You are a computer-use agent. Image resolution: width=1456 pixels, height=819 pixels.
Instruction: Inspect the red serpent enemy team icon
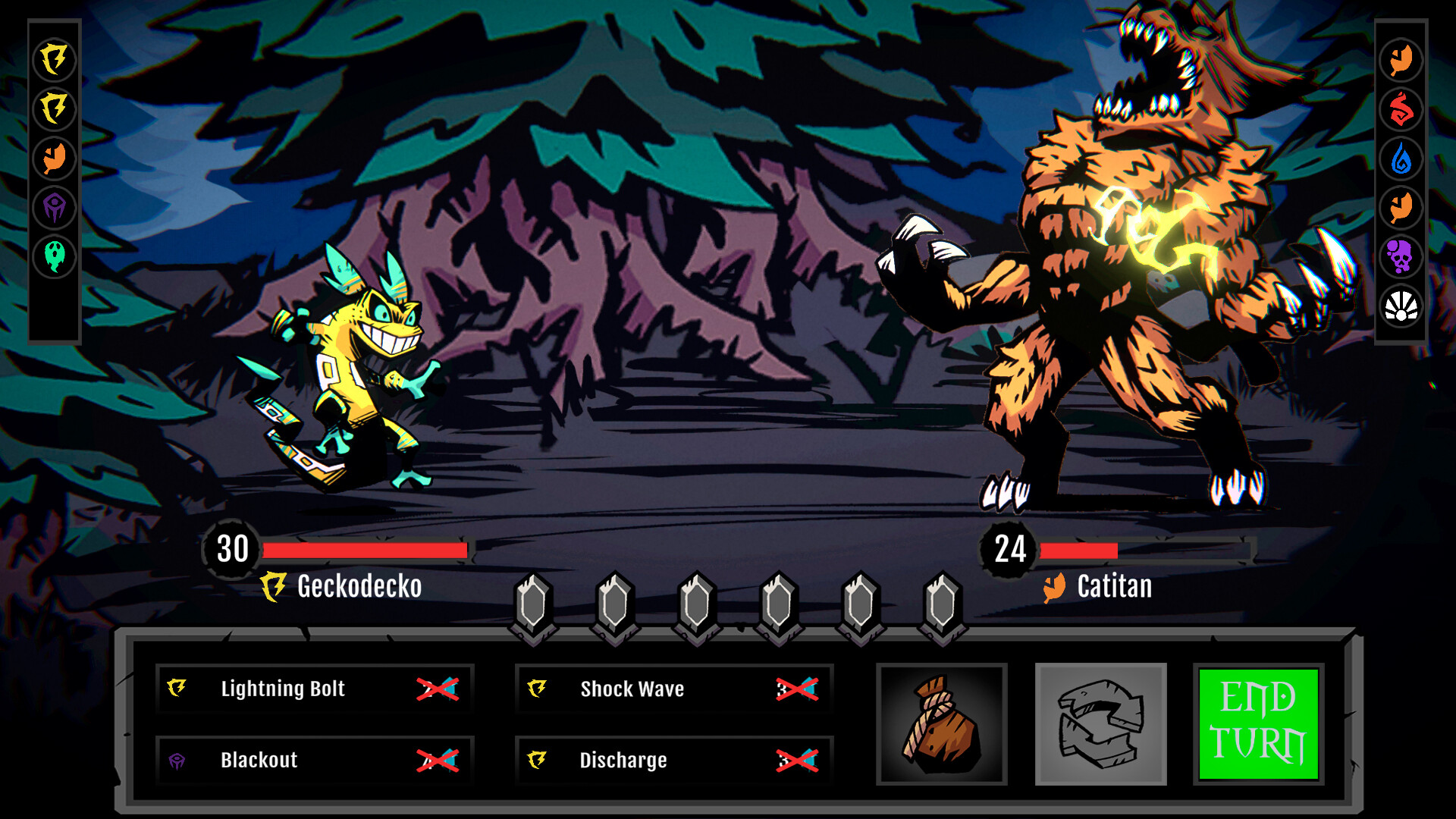(x=1401, y=109)
